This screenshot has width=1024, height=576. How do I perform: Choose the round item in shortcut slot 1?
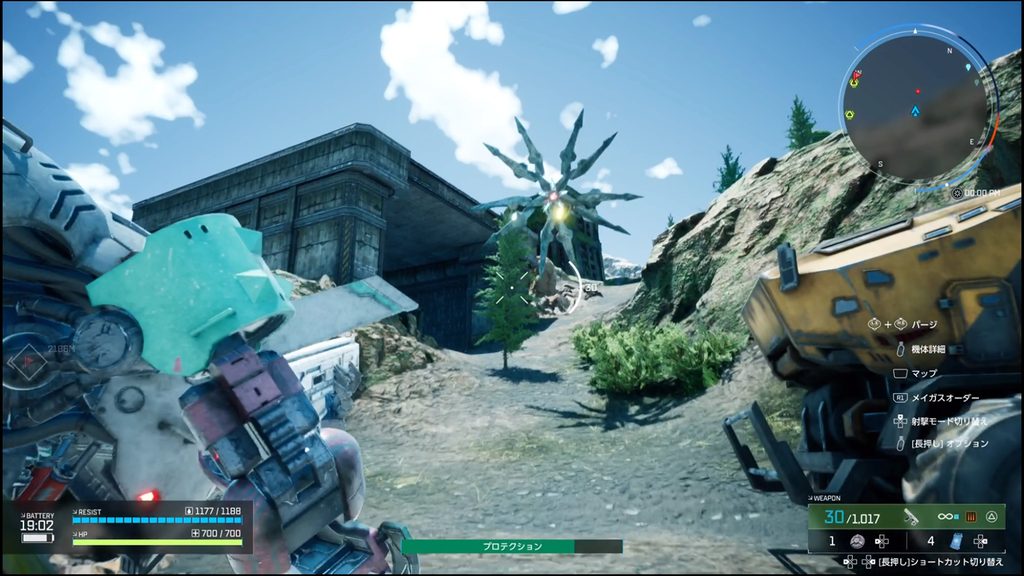(857, 541)
